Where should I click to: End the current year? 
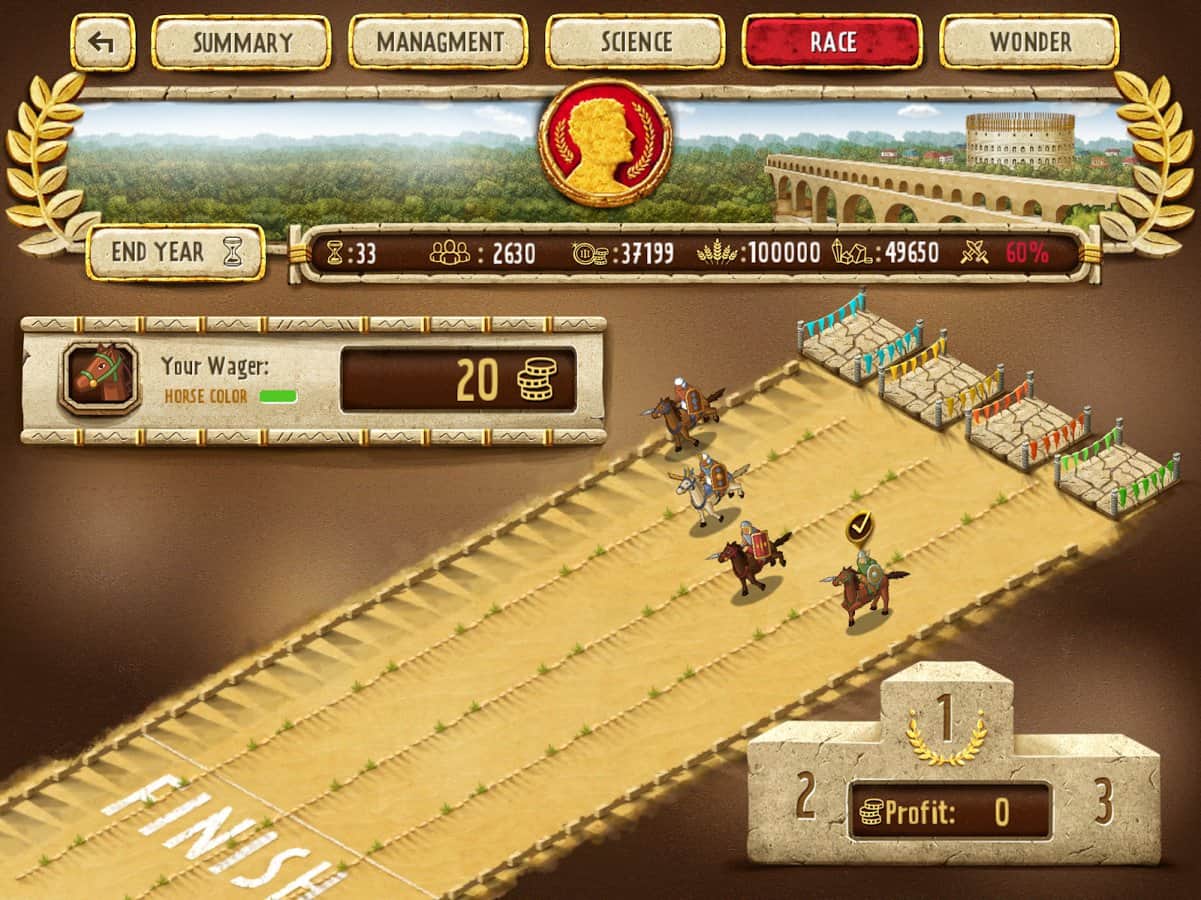[176, 253]
